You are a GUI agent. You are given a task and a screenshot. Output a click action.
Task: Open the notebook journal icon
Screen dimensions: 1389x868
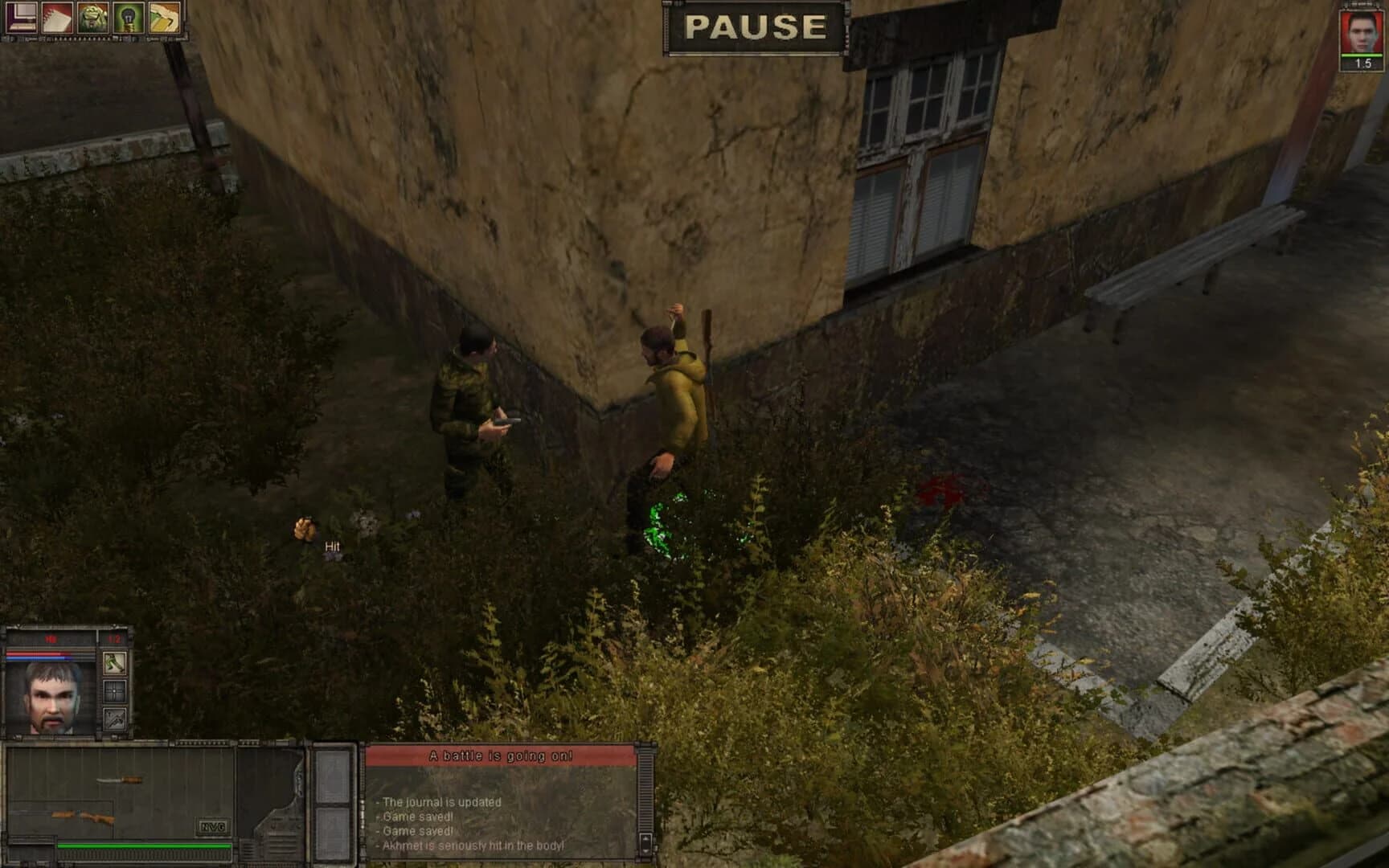pos(56,18)
